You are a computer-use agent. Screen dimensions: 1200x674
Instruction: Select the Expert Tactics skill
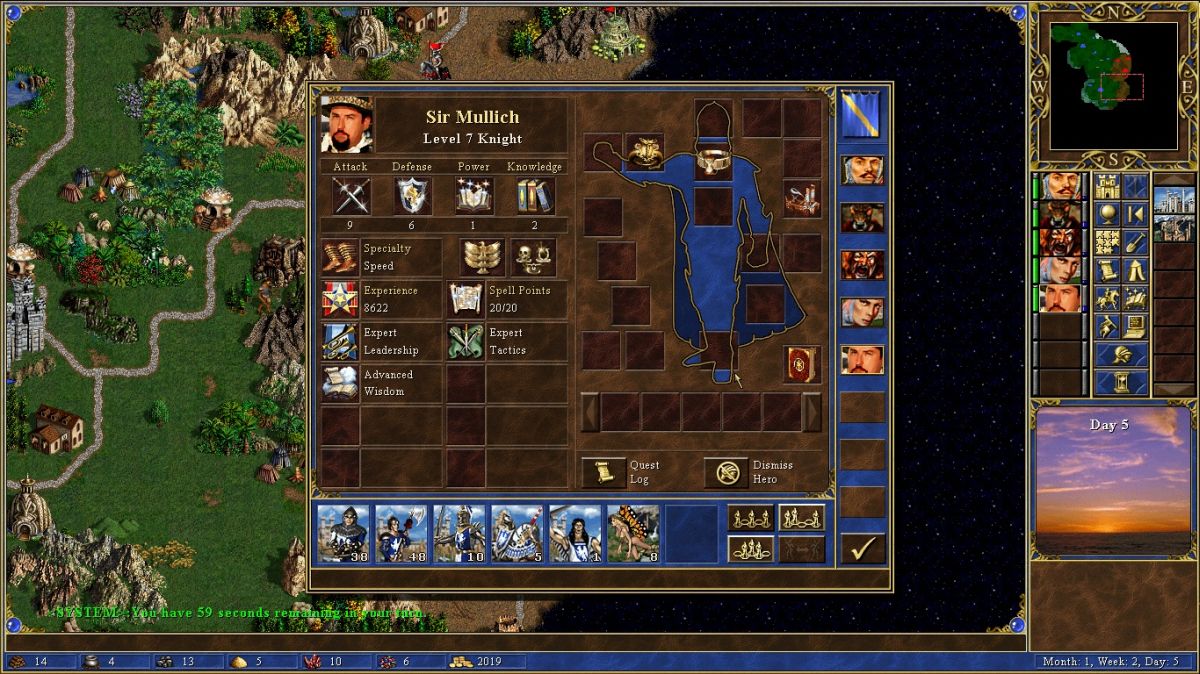466,341
